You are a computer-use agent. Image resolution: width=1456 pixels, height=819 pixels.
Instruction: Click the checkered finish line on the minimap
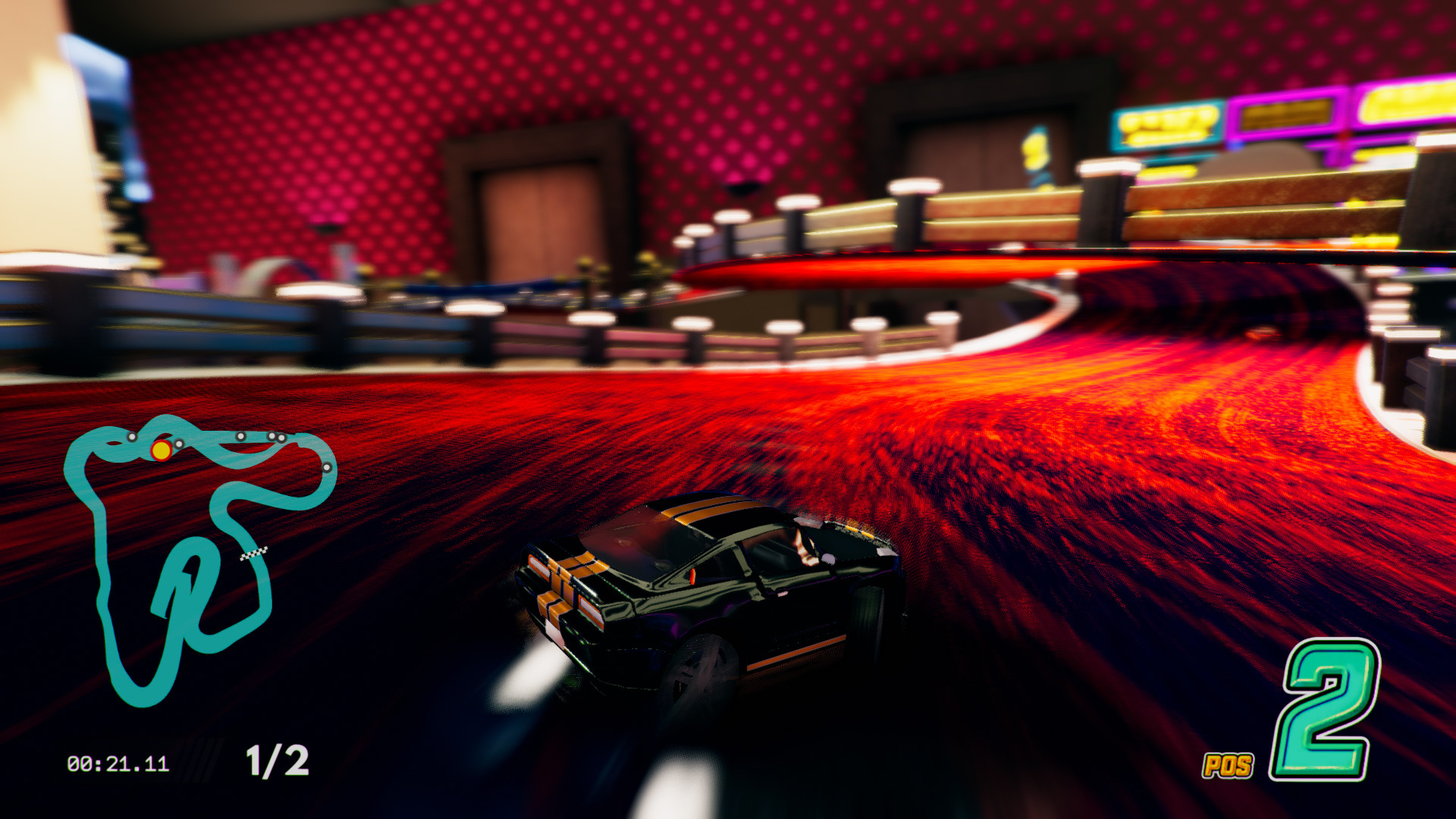(x=253, y=554)
